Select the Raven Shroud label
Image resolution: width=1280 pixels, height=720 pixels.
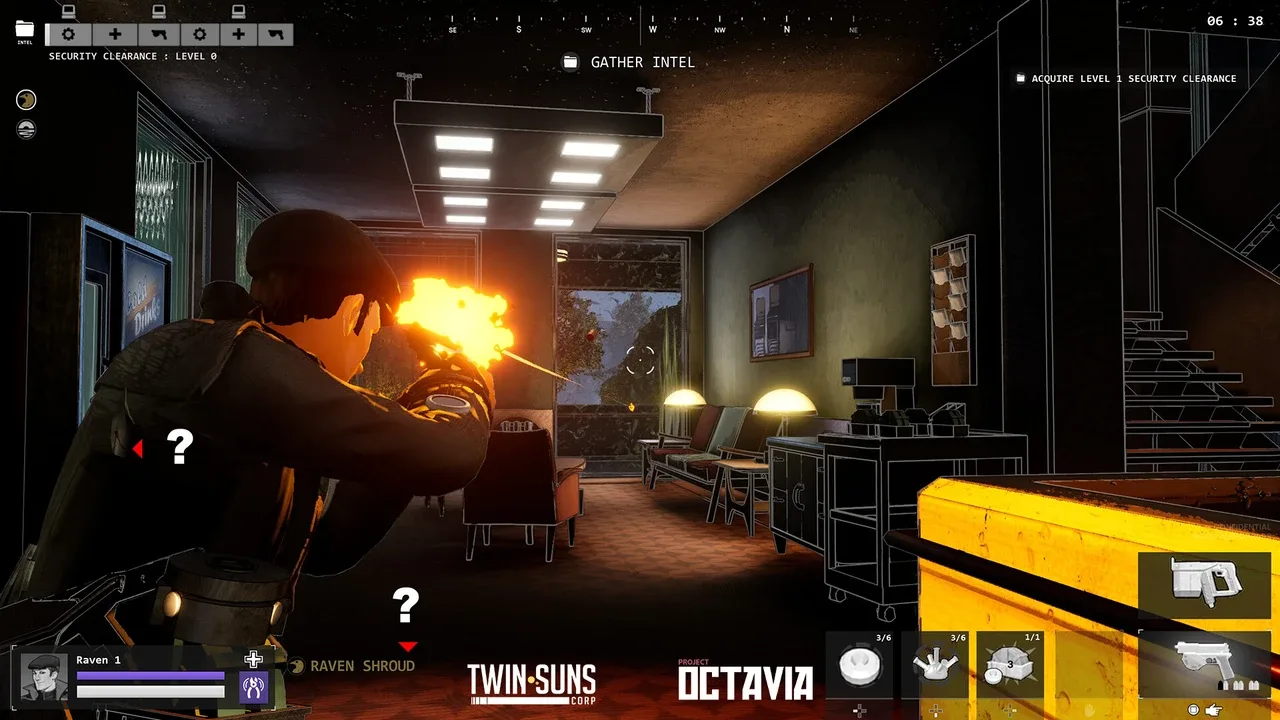click(361, 666)
